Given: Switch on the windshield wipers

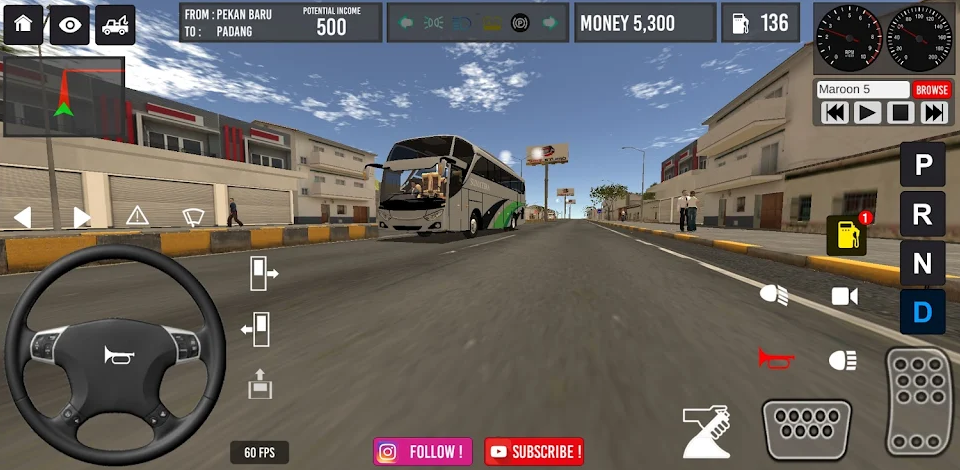Looking at the screenshot, I should tap(193, 217).
